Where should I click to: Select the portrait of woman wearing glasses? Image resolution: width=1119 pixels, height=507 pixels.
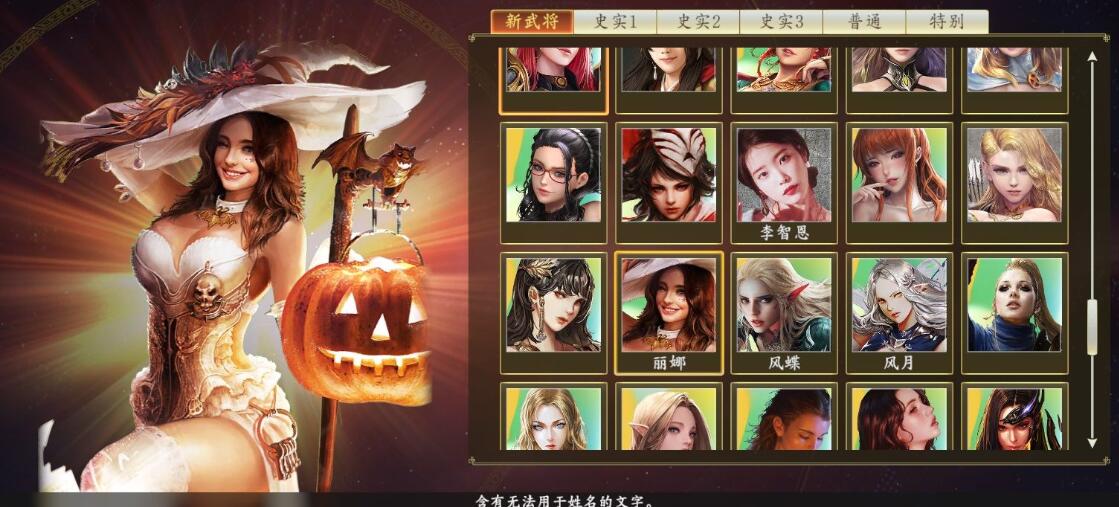point(553,175)
